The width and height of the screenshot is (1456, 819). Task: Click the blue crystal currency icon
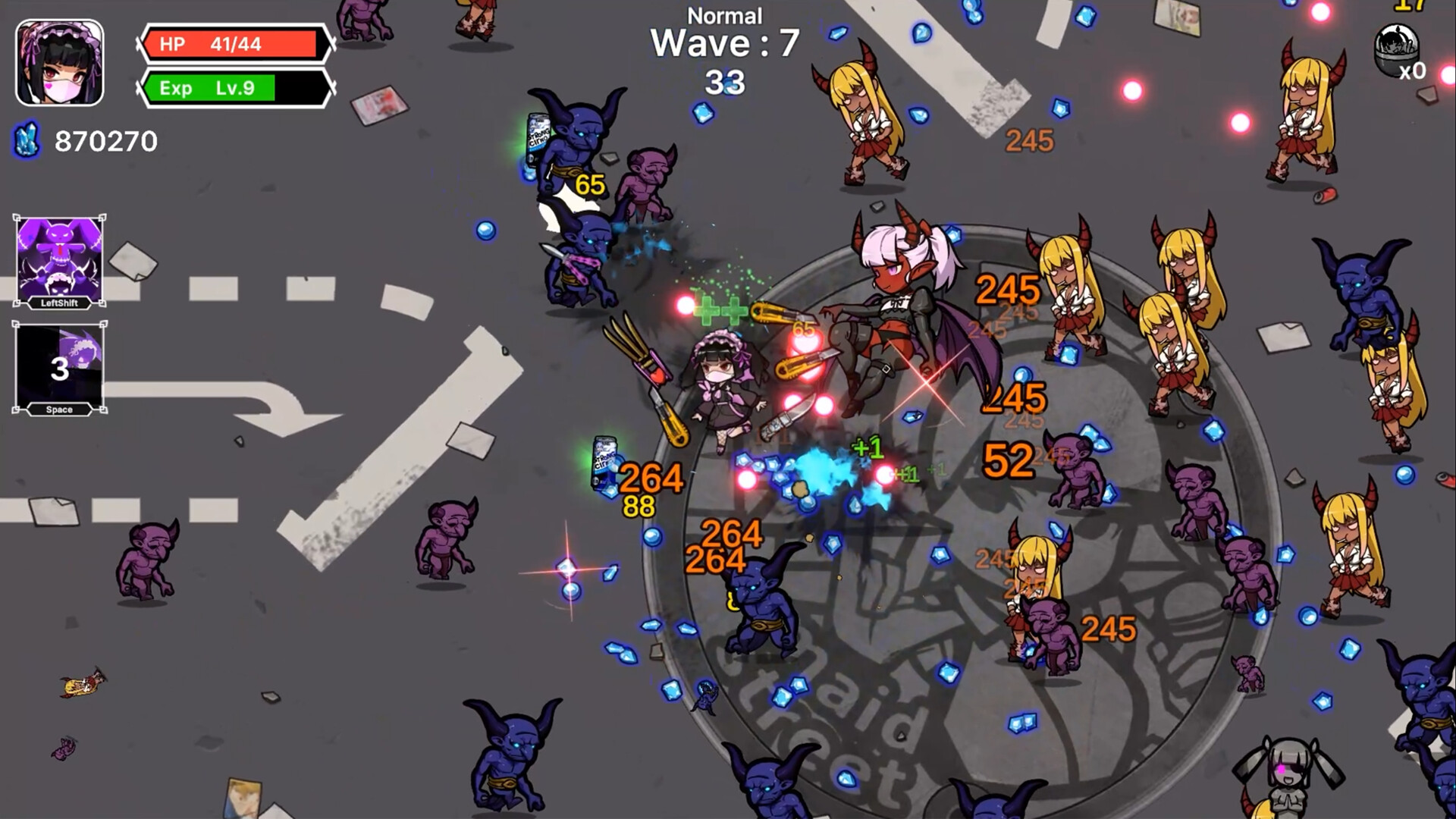(x=25, y=140)
